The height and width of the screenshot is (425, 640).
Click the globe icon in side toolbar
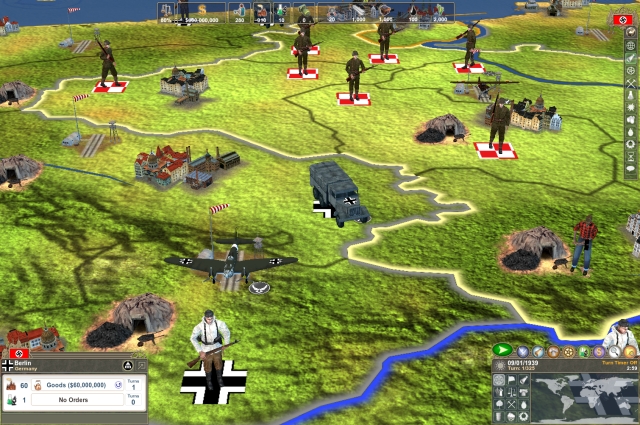pos(630,45)
